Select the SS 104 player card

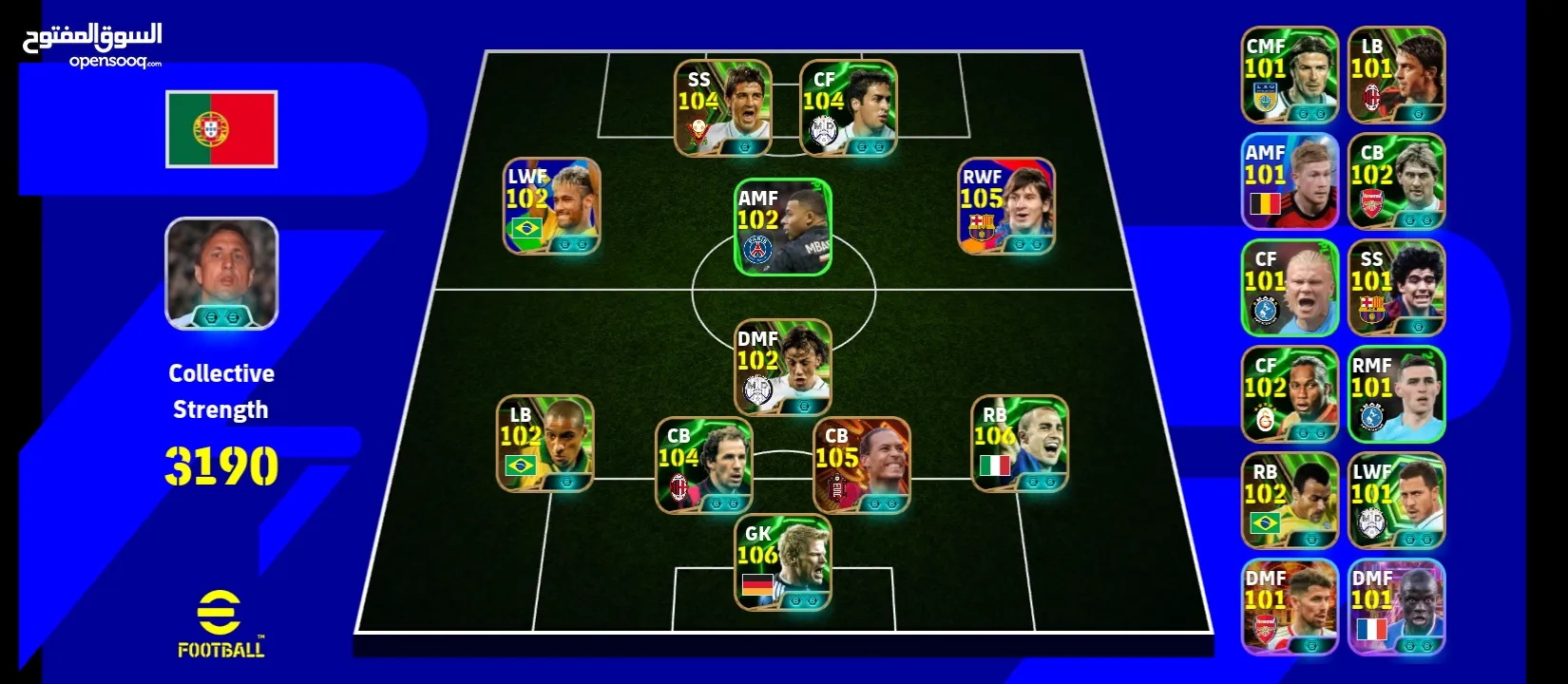722,108
